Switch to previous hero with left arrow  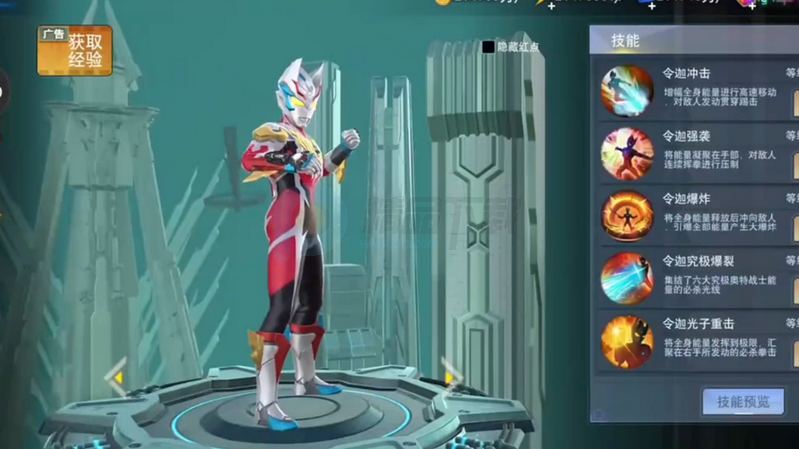tap(117, 378)
